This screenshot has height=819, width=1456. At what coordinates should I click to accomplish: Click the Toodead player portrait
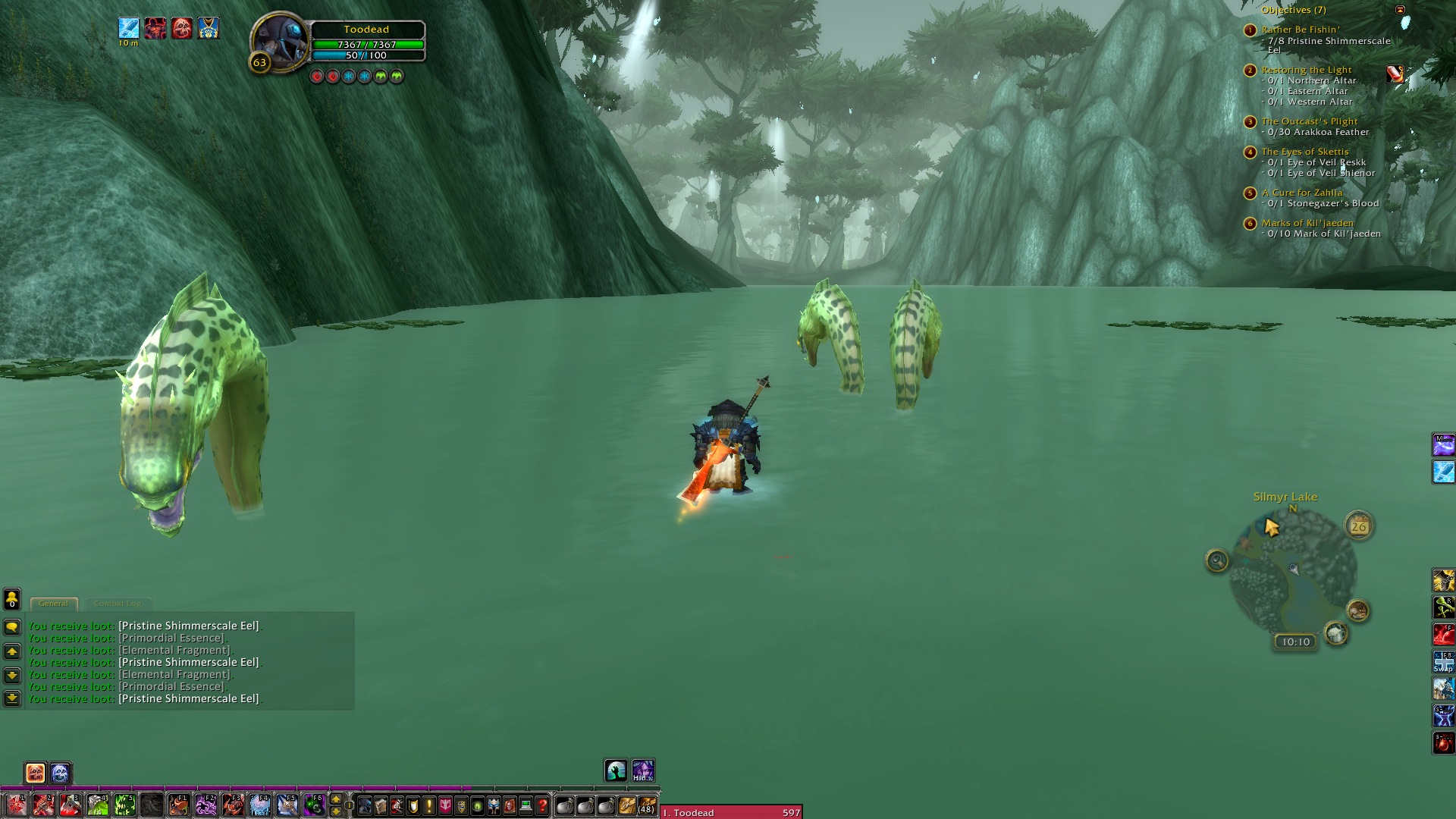279,42
